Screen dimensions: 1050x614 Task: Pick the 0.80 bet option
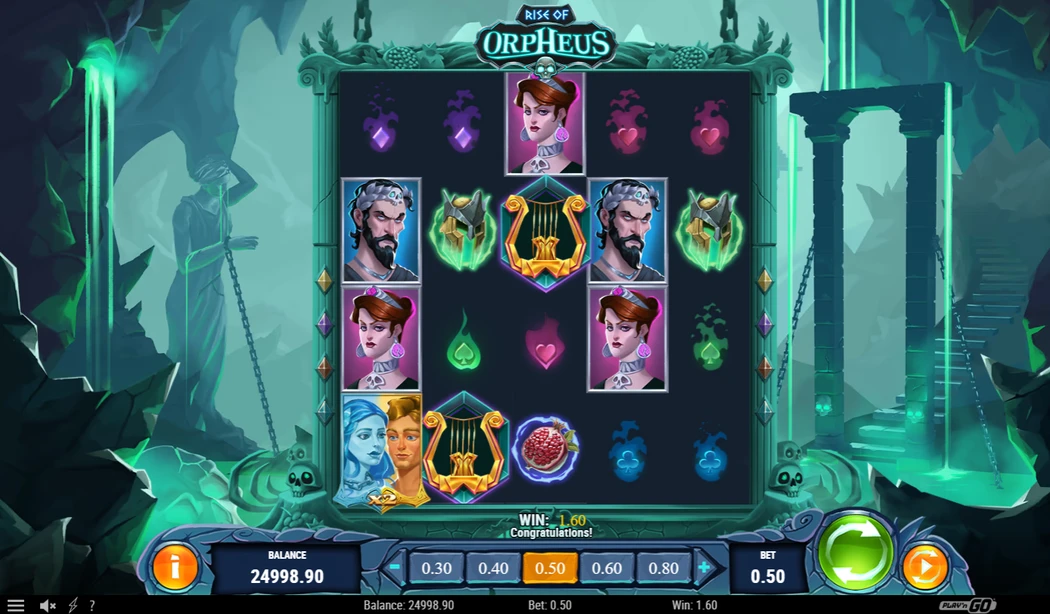pyautogui.click(x=662, y=568)
